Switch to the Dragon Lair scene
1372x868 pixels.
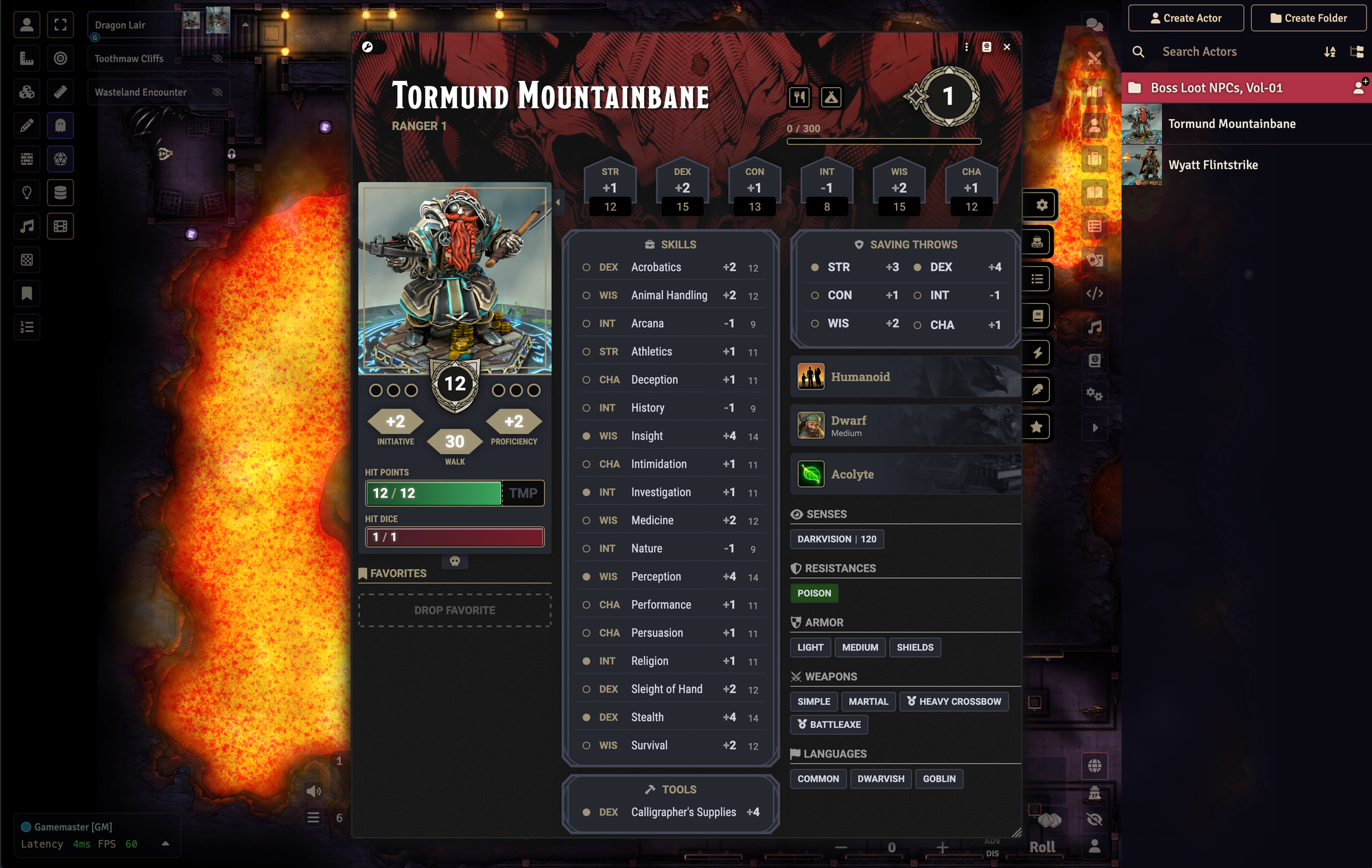pyautogui.click(x=120, y=25)
